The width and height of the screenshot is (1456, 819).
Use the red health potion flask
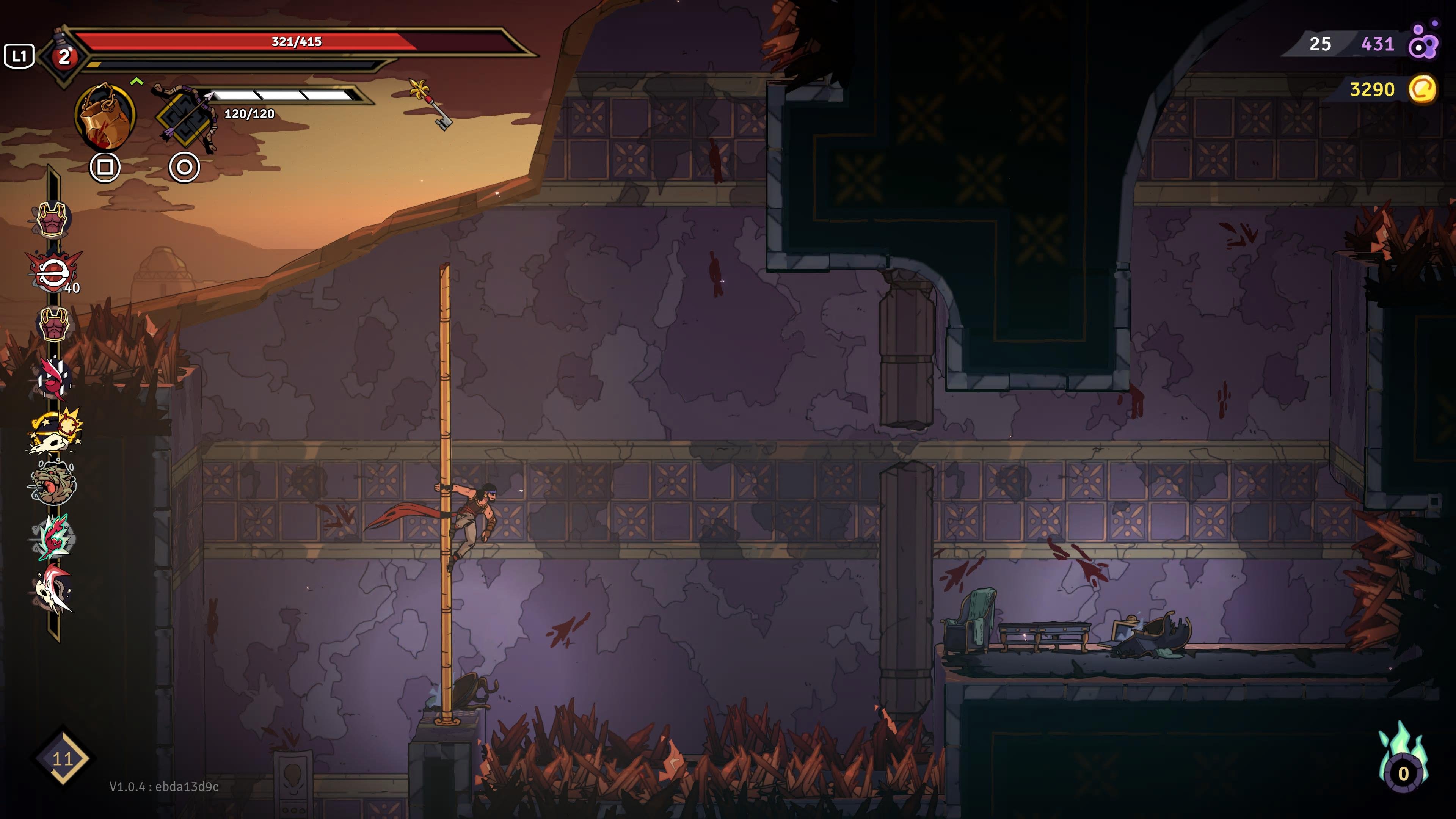tap(64, 55)
